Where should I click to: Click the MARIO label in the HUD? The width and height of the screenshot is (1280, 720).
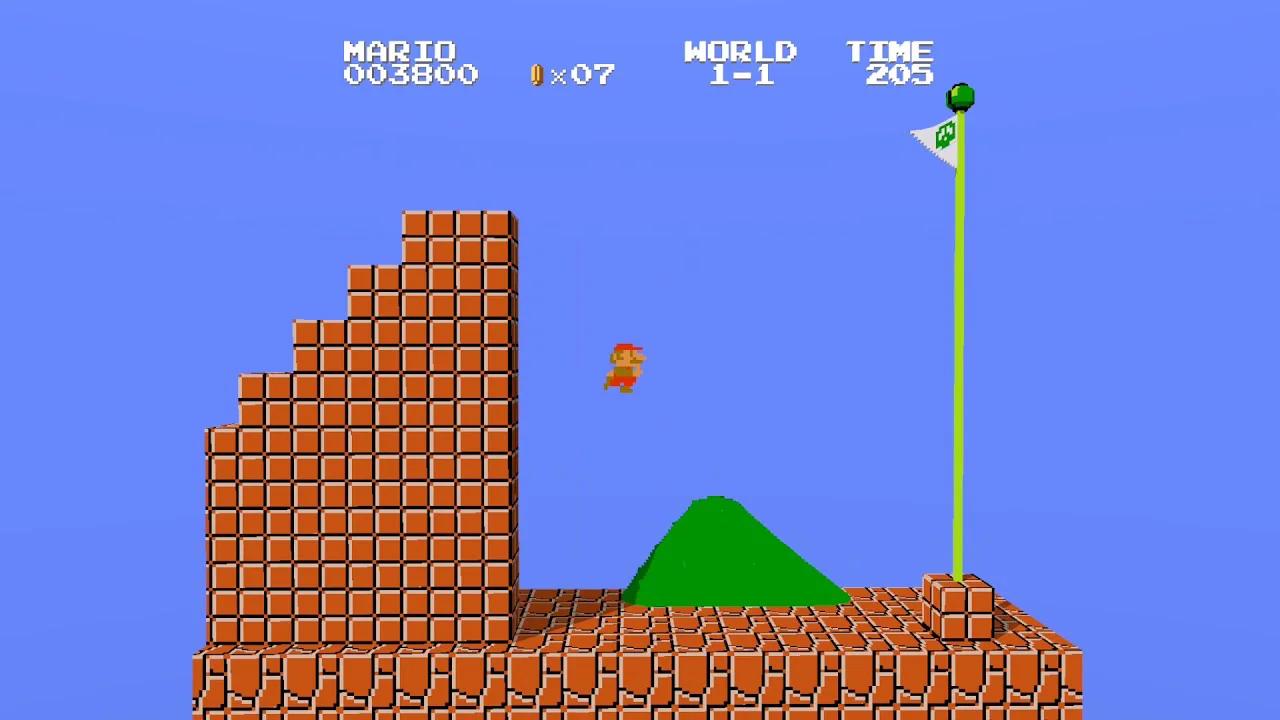click(400, 52)
